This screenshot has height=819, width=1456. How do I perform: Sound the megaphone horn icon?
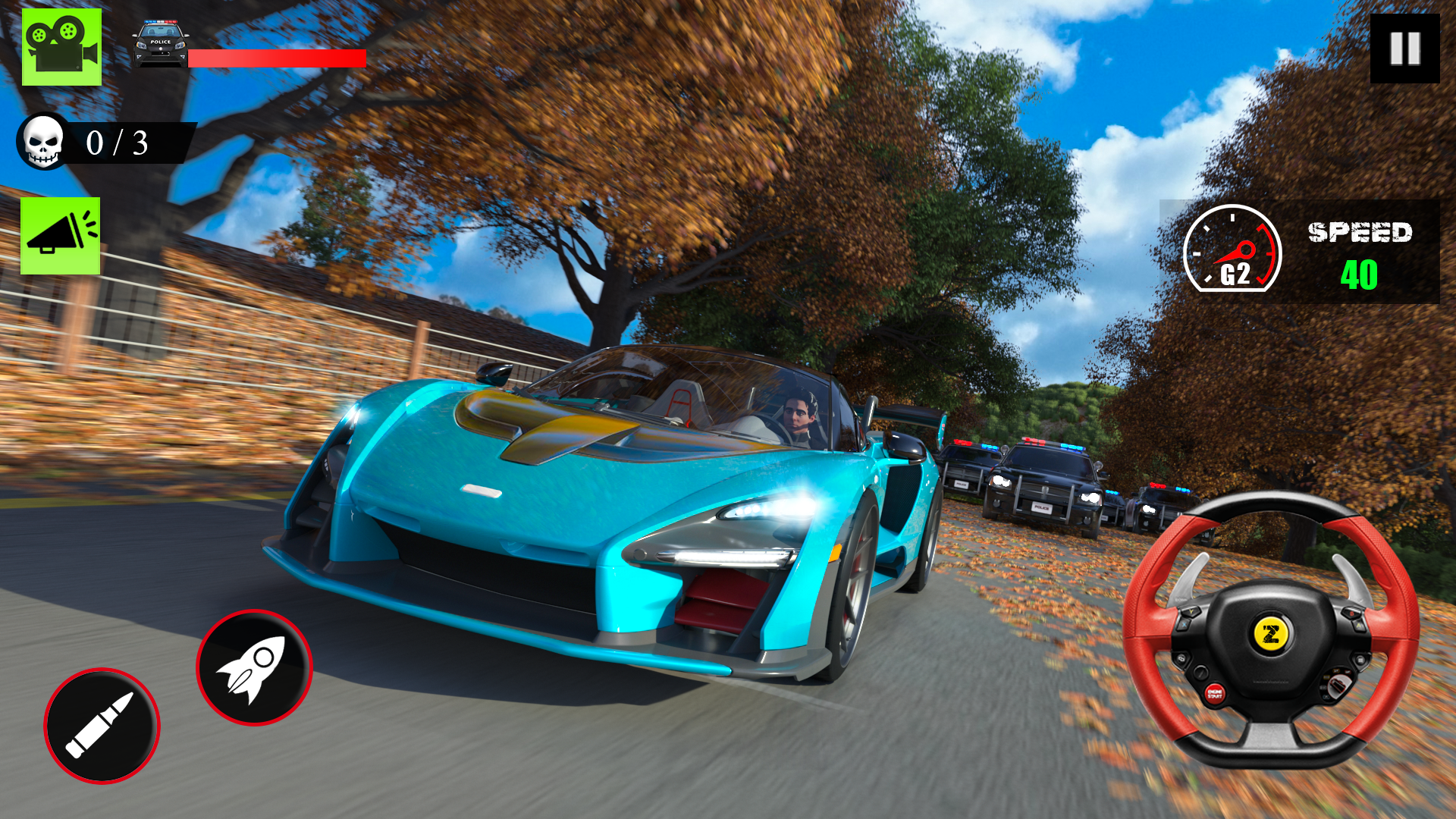[61, 235]
